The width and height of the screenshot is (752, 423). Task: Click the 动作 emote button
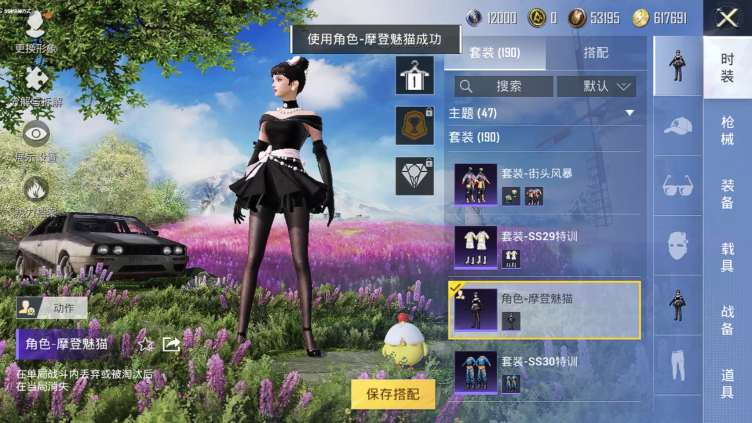click(52, 308)
